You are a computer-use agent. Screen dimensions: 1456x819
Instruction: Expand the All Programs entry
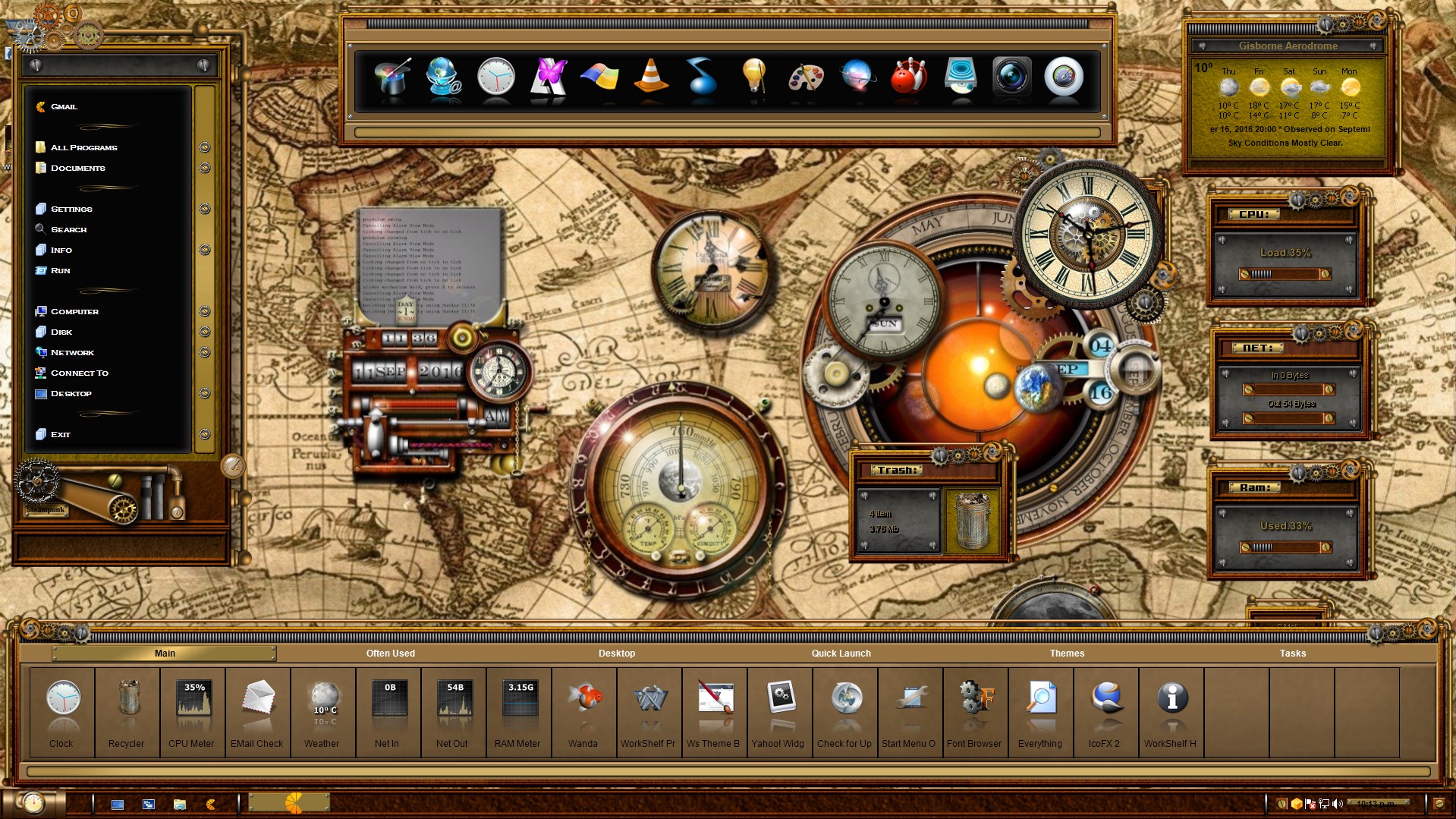coord(83,147)
